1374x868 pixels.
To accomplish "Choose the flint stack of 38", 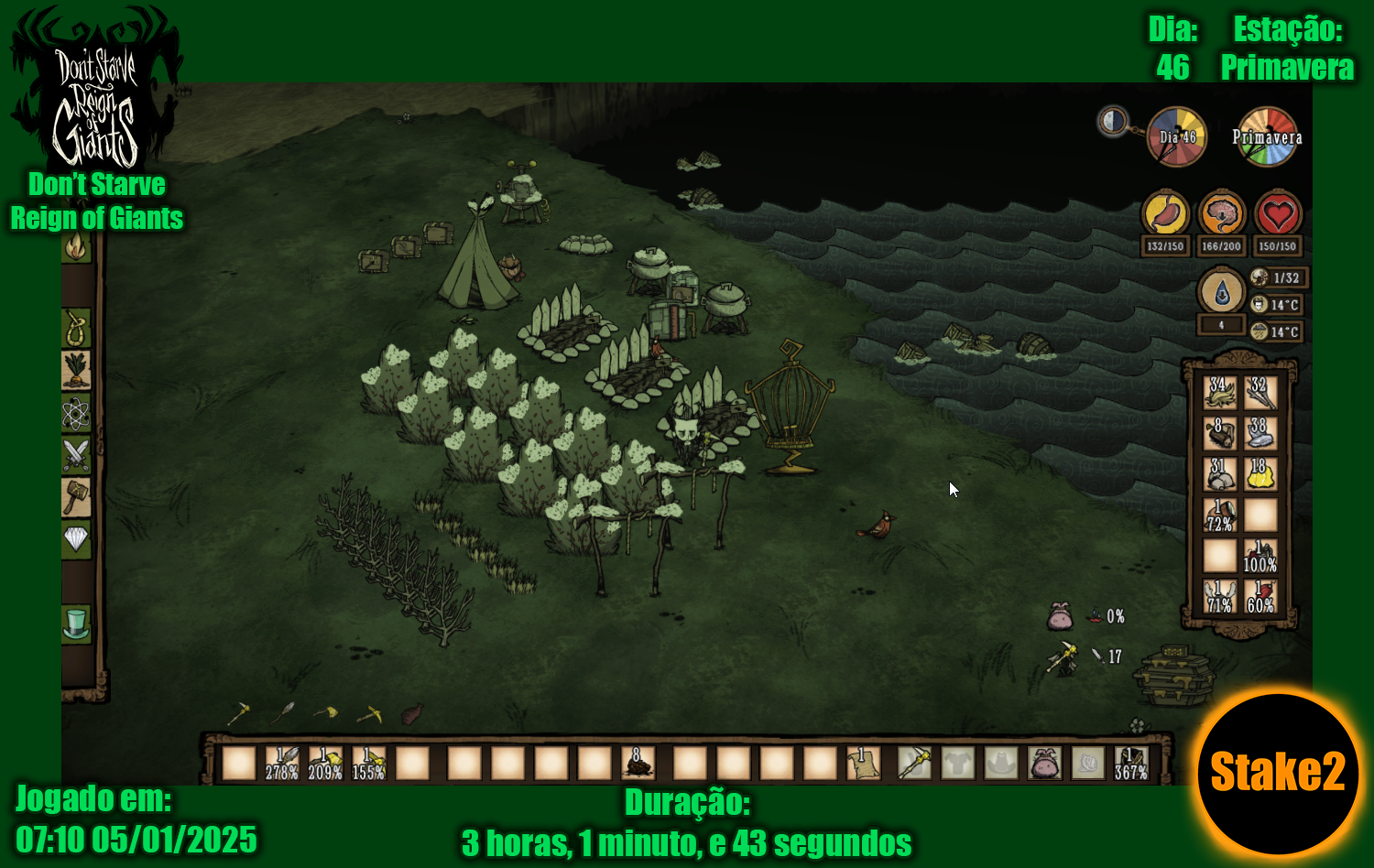I will pyautogui.click(x=1260, y=433).
